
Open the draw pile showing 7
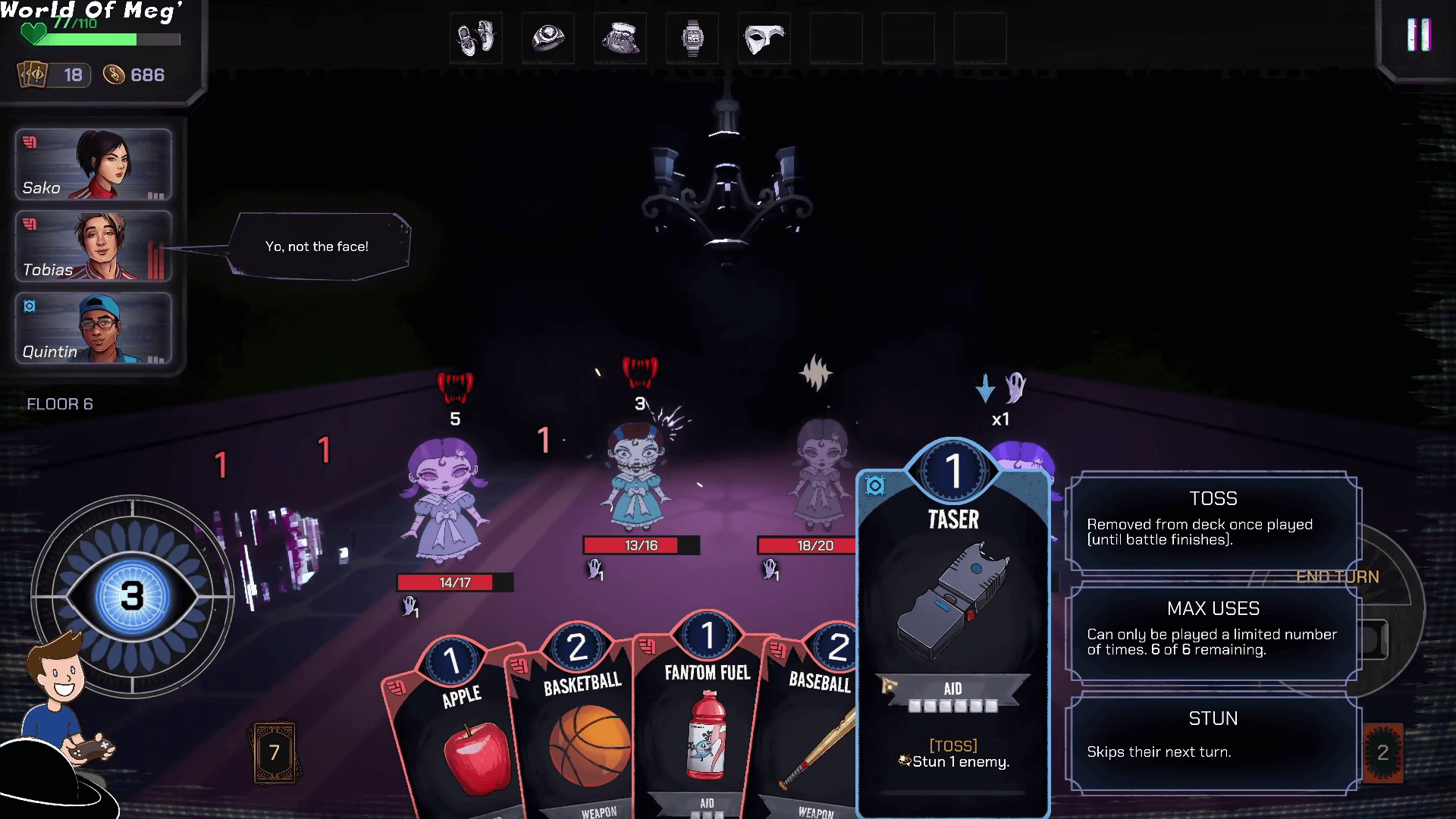pos(274,752)
